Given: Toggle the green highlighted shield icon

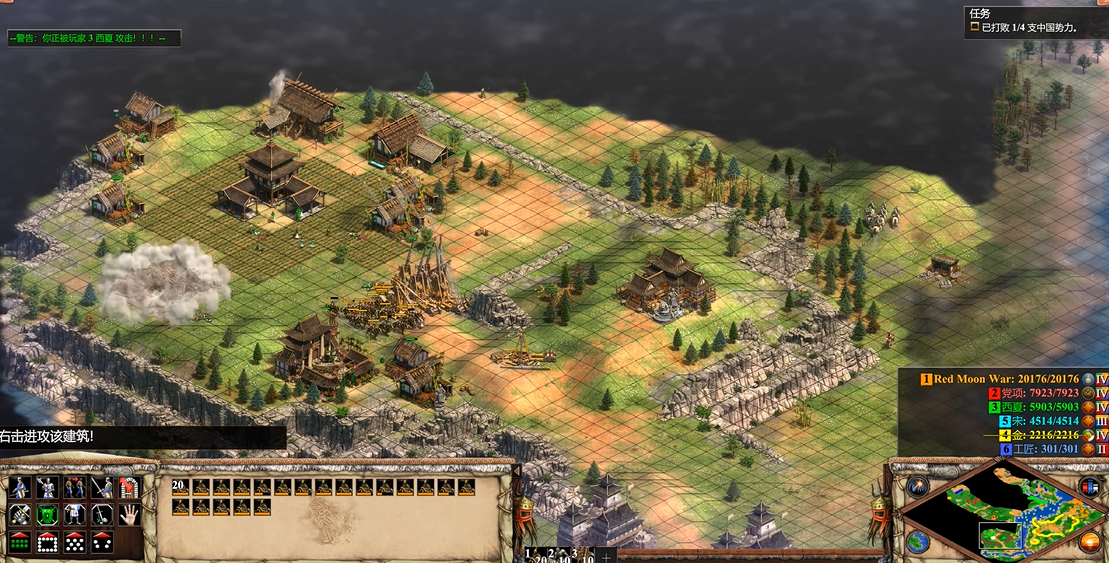Looking at the screenshot, I should tap(48, 515).
